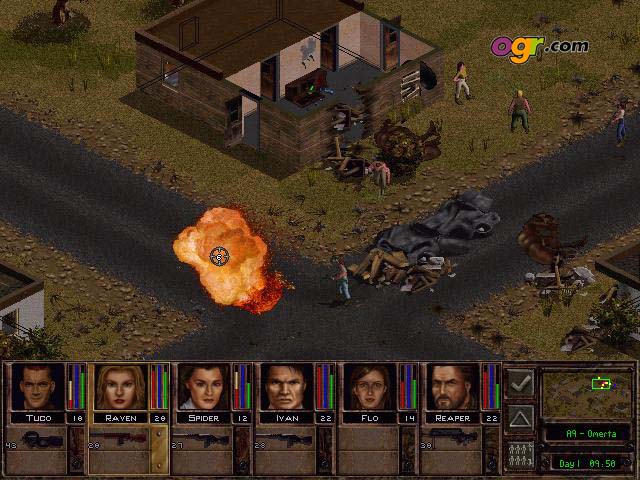Click the triangle button
This screenshot has width=640, height=480.
point(520,418)
